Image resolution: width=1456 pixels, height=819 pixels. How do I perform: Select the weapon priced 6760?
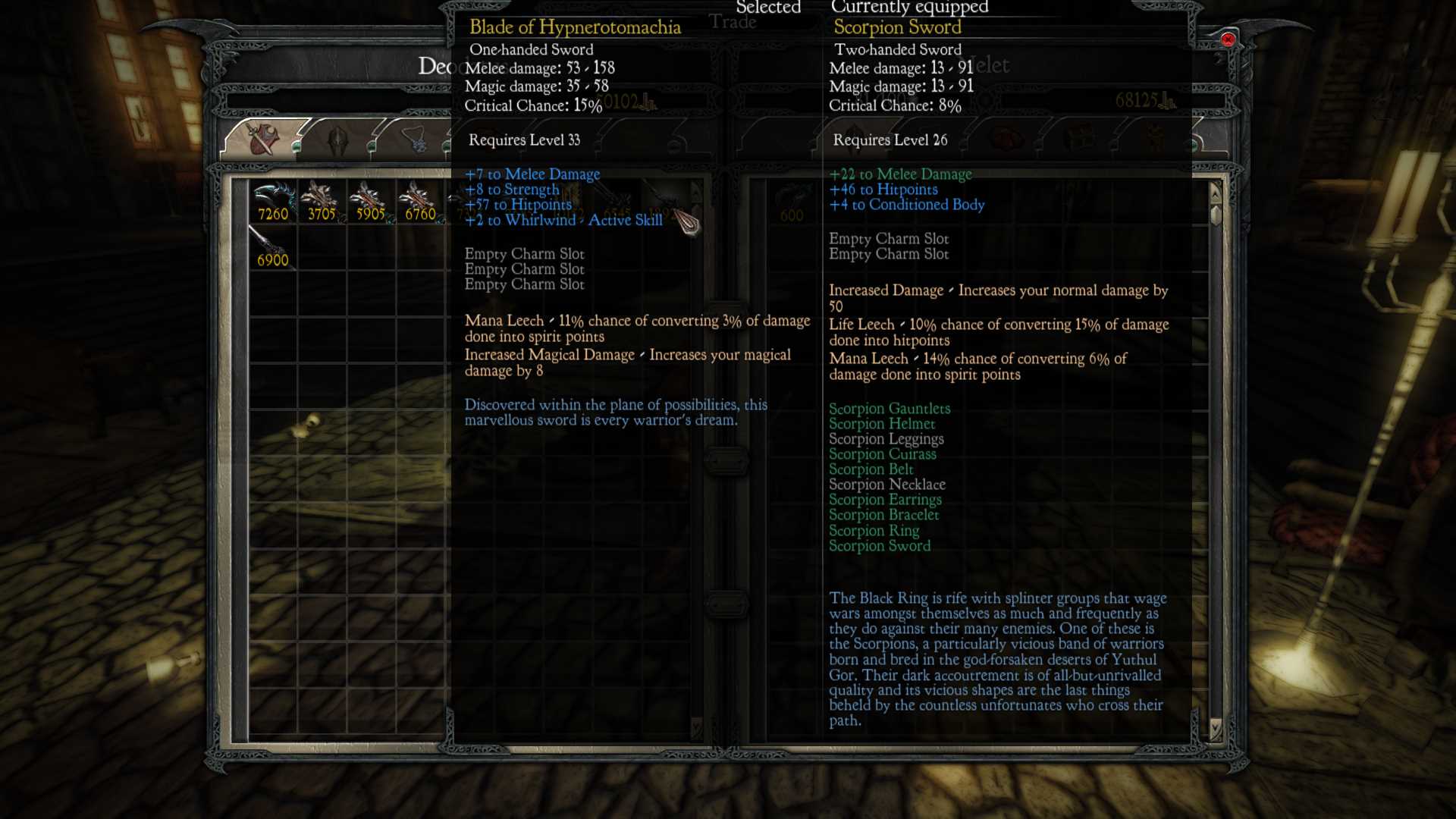click(419, 201)
